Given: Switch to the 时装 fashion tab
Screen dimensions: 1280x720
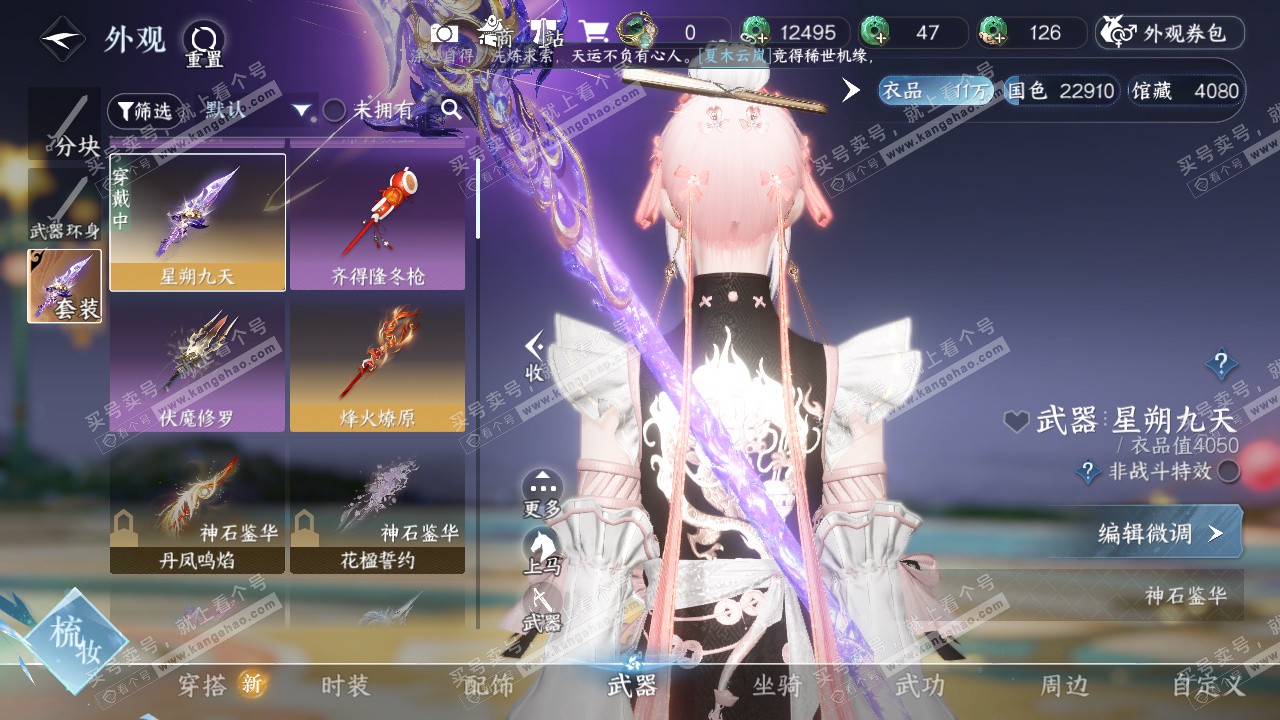Looking at the screenshot, I should pos(345,685).
